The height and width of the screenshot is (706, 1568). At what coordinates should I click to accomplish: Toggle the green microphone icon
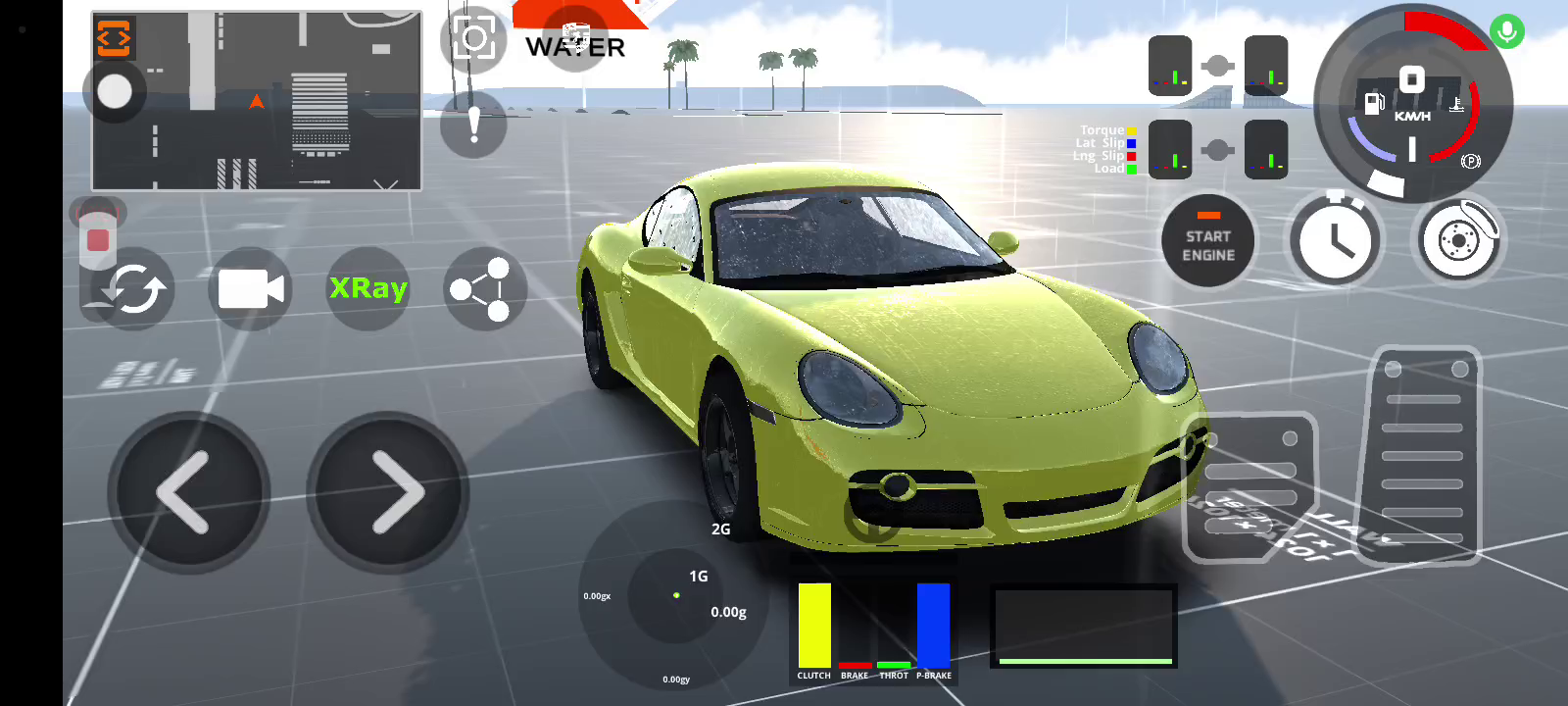coord(1507,32)
